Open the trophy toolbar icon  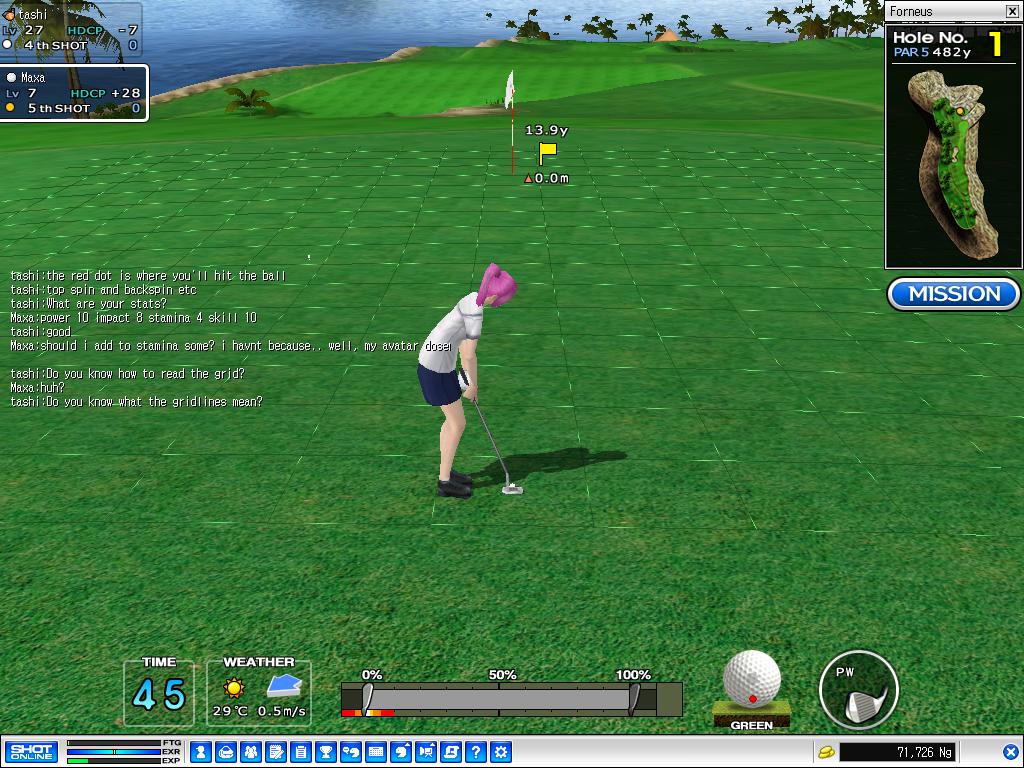point(326,752)
